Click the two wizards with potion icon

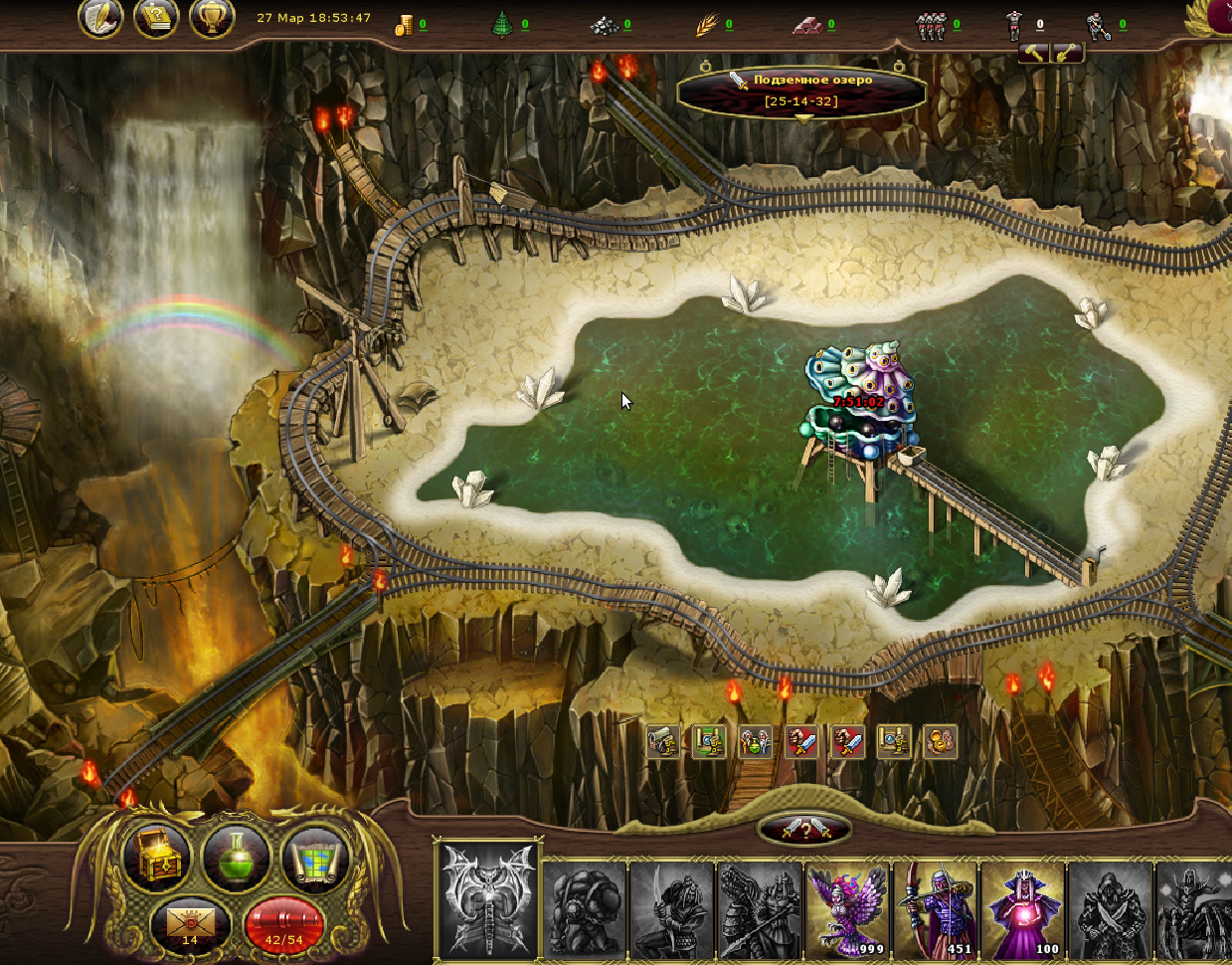(x=756, y=742)
